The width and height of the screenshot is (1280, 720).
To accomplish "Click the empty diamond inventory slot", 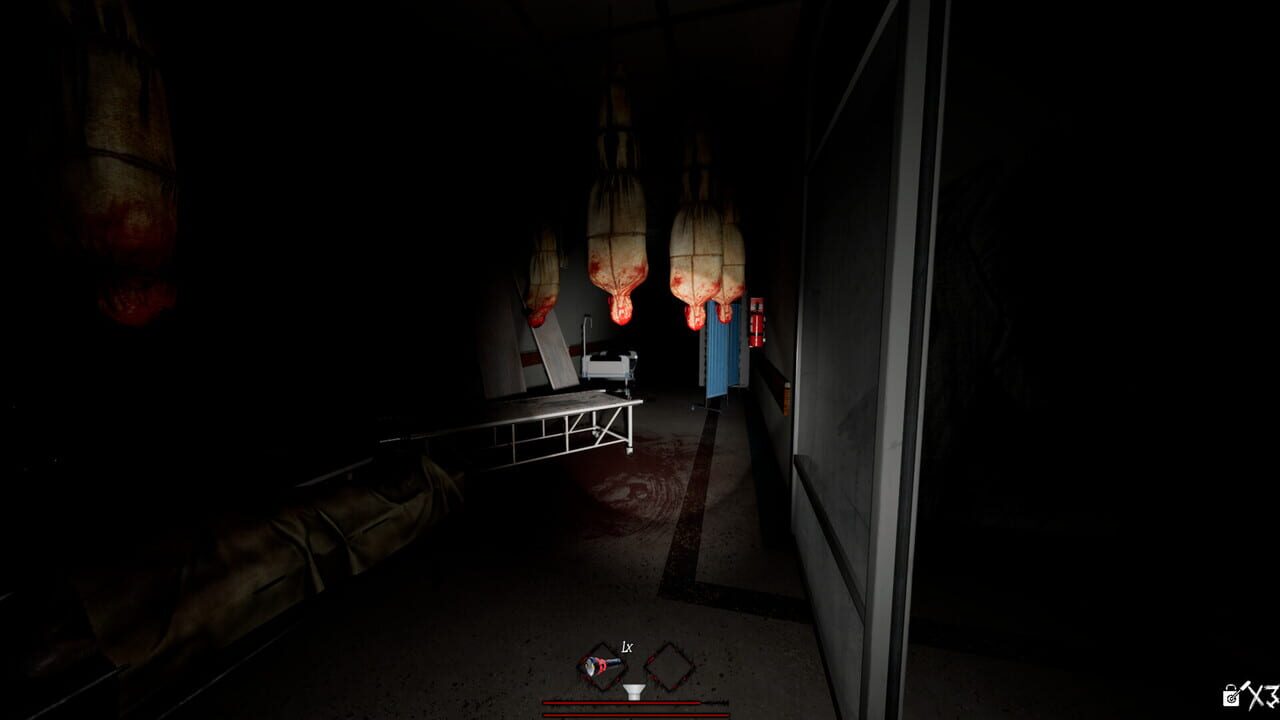I will point(670,665).
